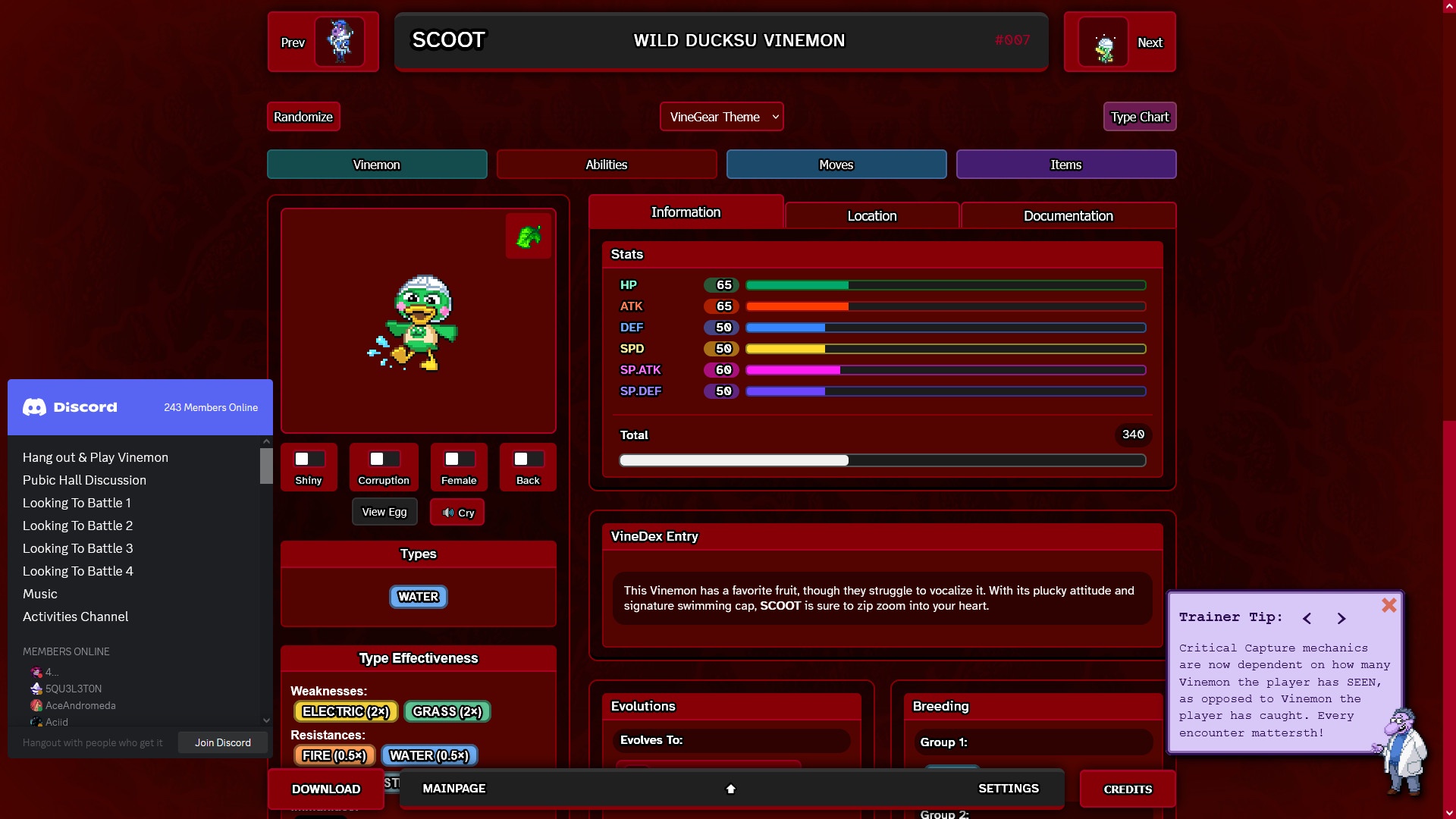
Task: Open the Settings from the bottom bar
Action: tap(1008, 789)
